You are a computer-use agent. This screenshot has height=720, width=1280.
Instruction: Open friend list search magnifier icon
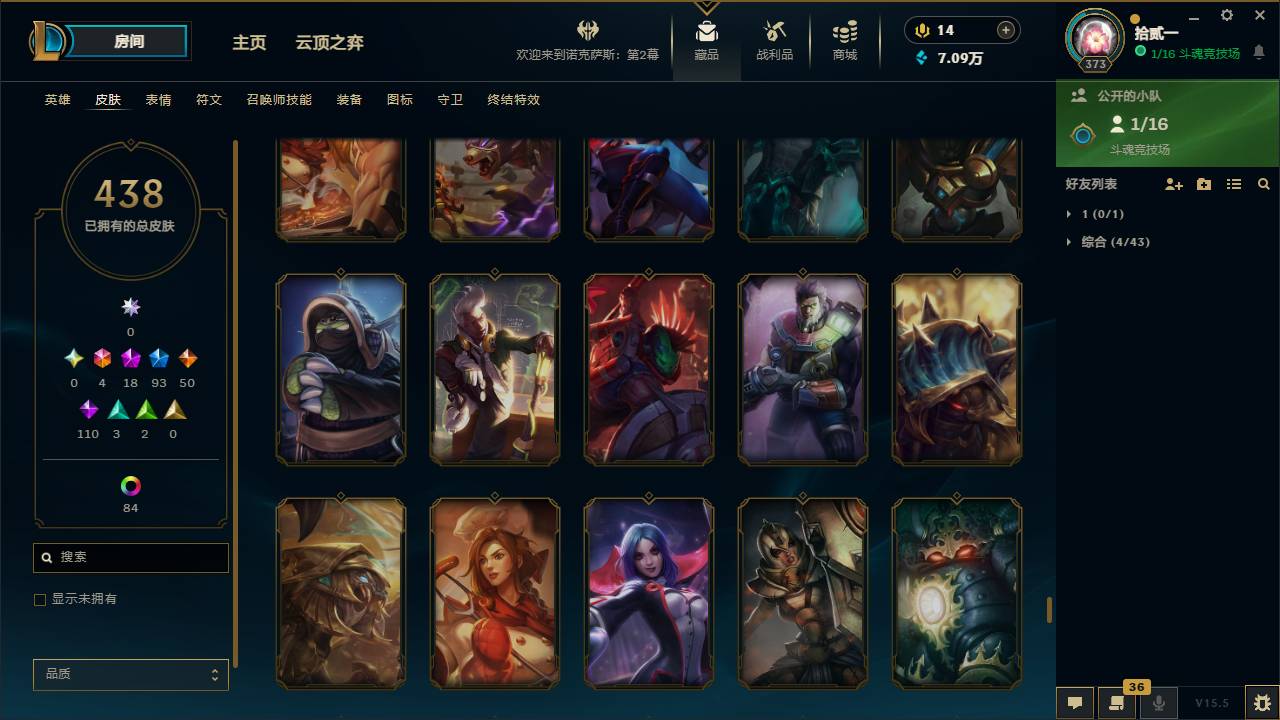point(1264,184)
